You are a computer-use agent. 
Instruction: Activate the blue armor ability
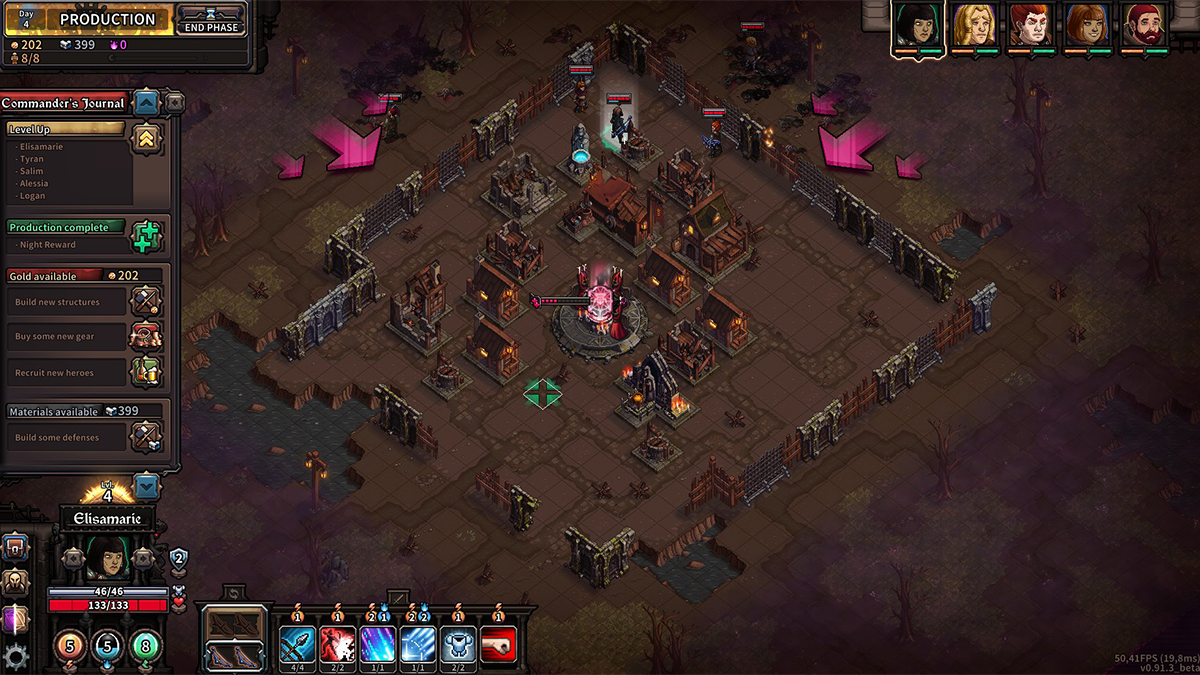[458, 643]
